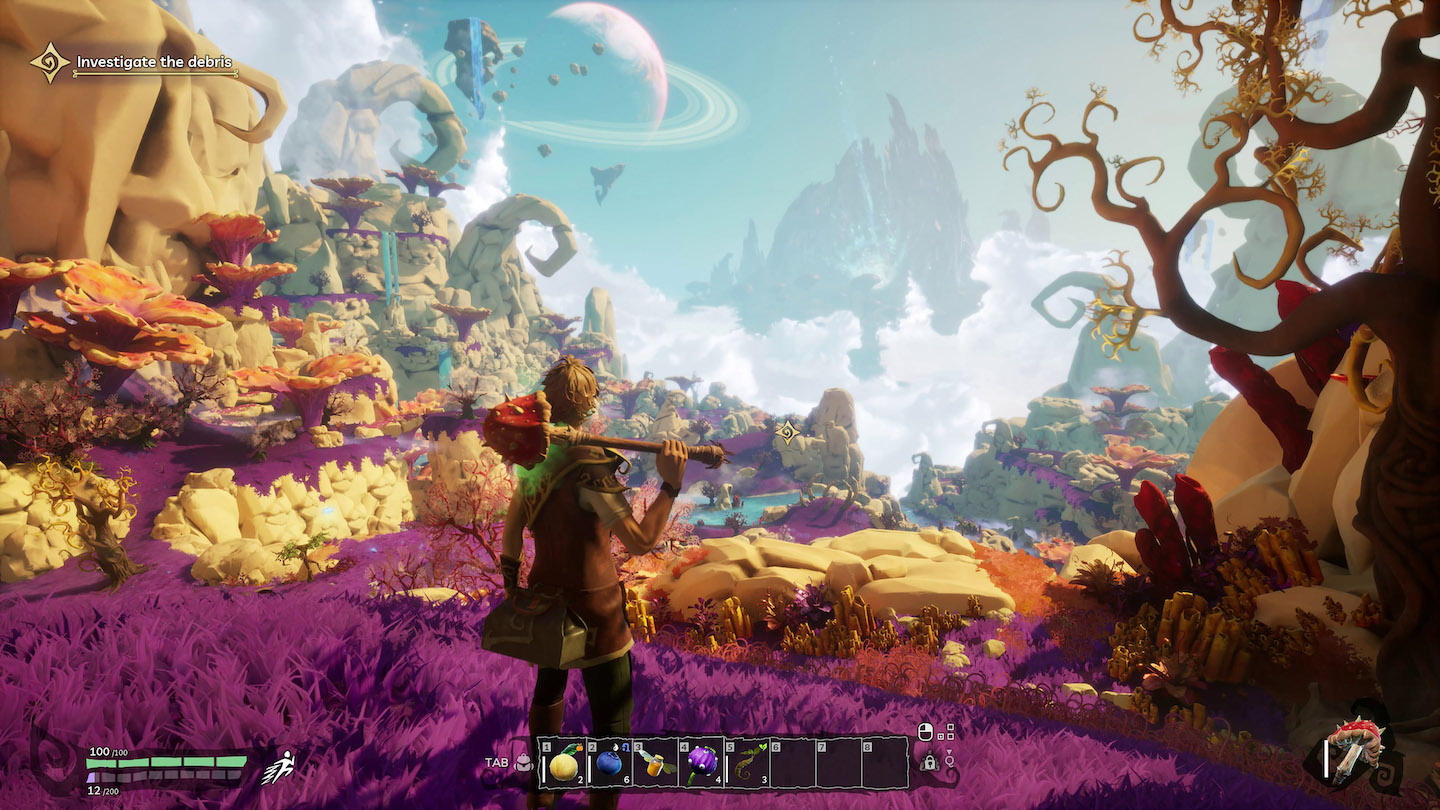Toggle the hotbar padlock icon
This screenshot has height=810, width=1440.
929,763
